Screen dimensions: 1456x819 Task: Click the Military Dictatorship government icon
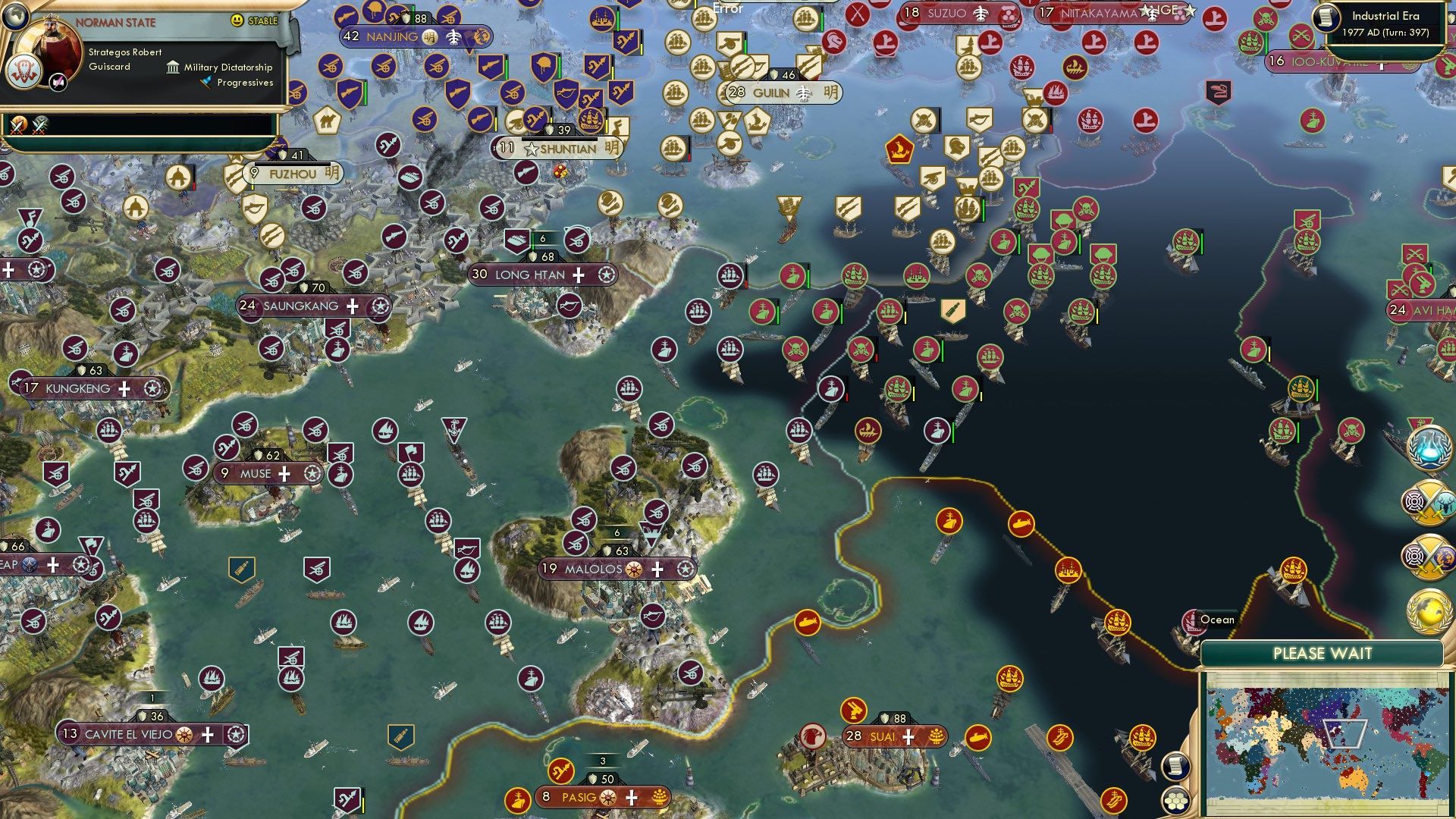(x=173, y=67)
